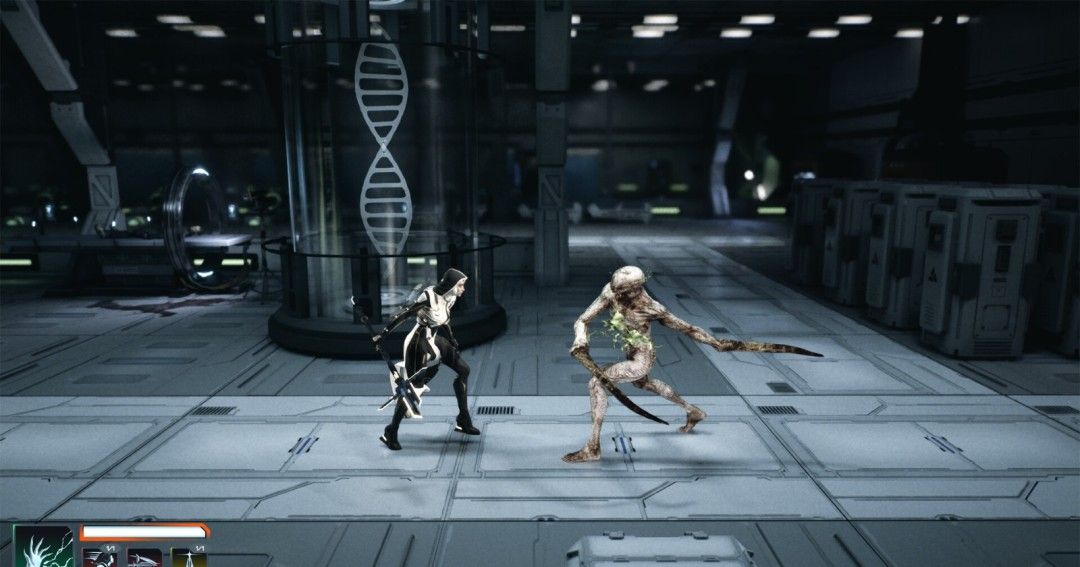The width and height of the screenshot is (1080, 567).
Task: Select the green clawed-hand lightning ability icon
Action: [43, 547]
